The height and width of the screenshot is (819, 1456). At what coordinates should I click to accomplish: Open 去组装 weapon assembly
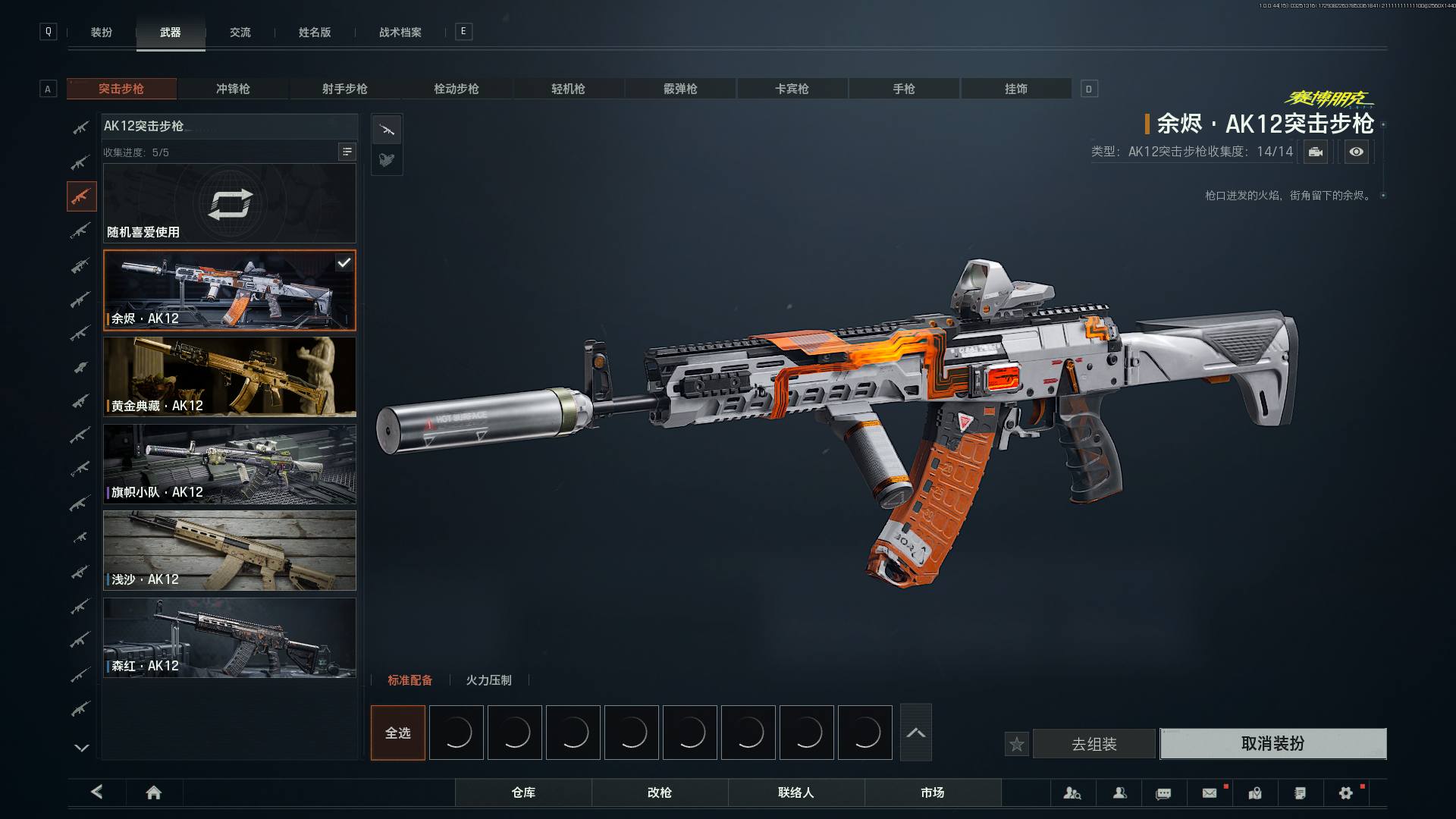[x=1094, y=744]
